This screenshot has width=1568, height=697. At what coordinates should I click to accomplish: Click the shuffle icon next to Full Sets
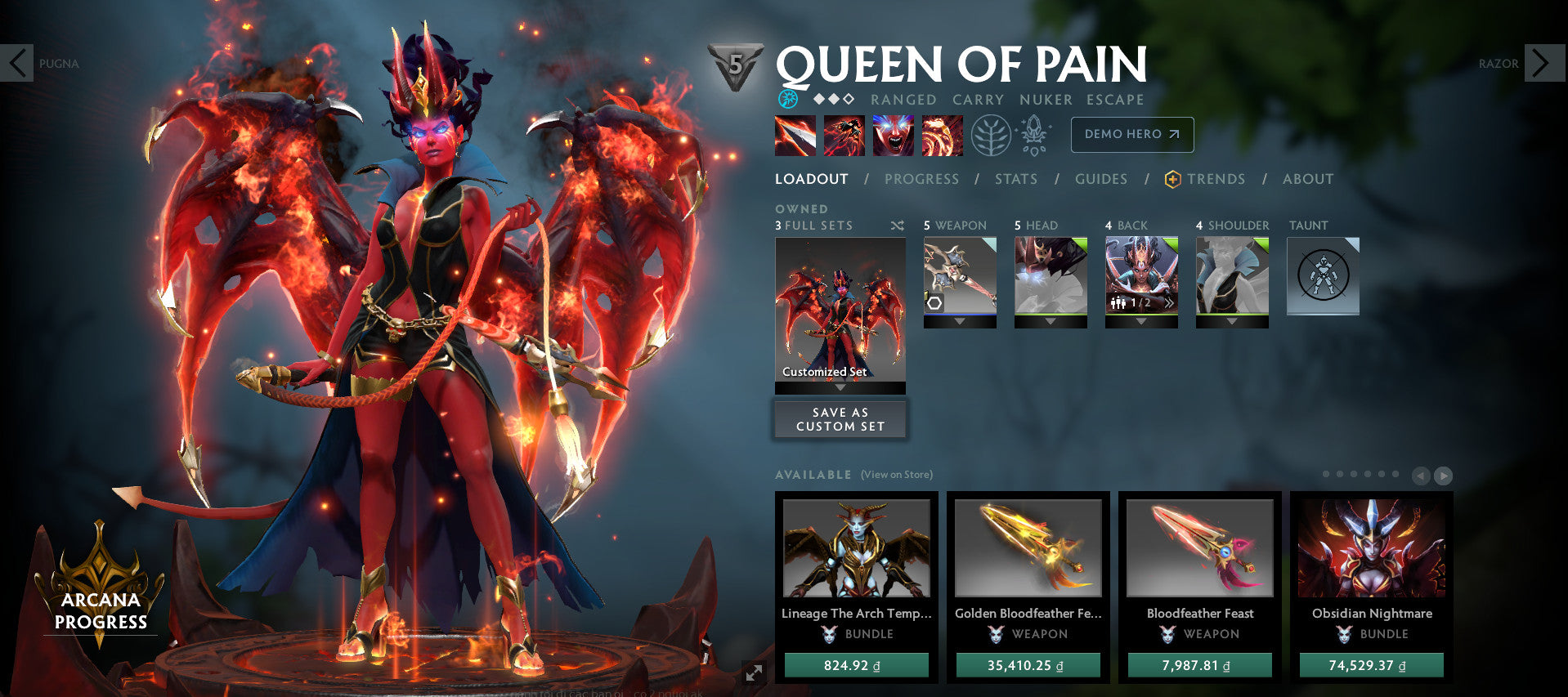(897, 226)
